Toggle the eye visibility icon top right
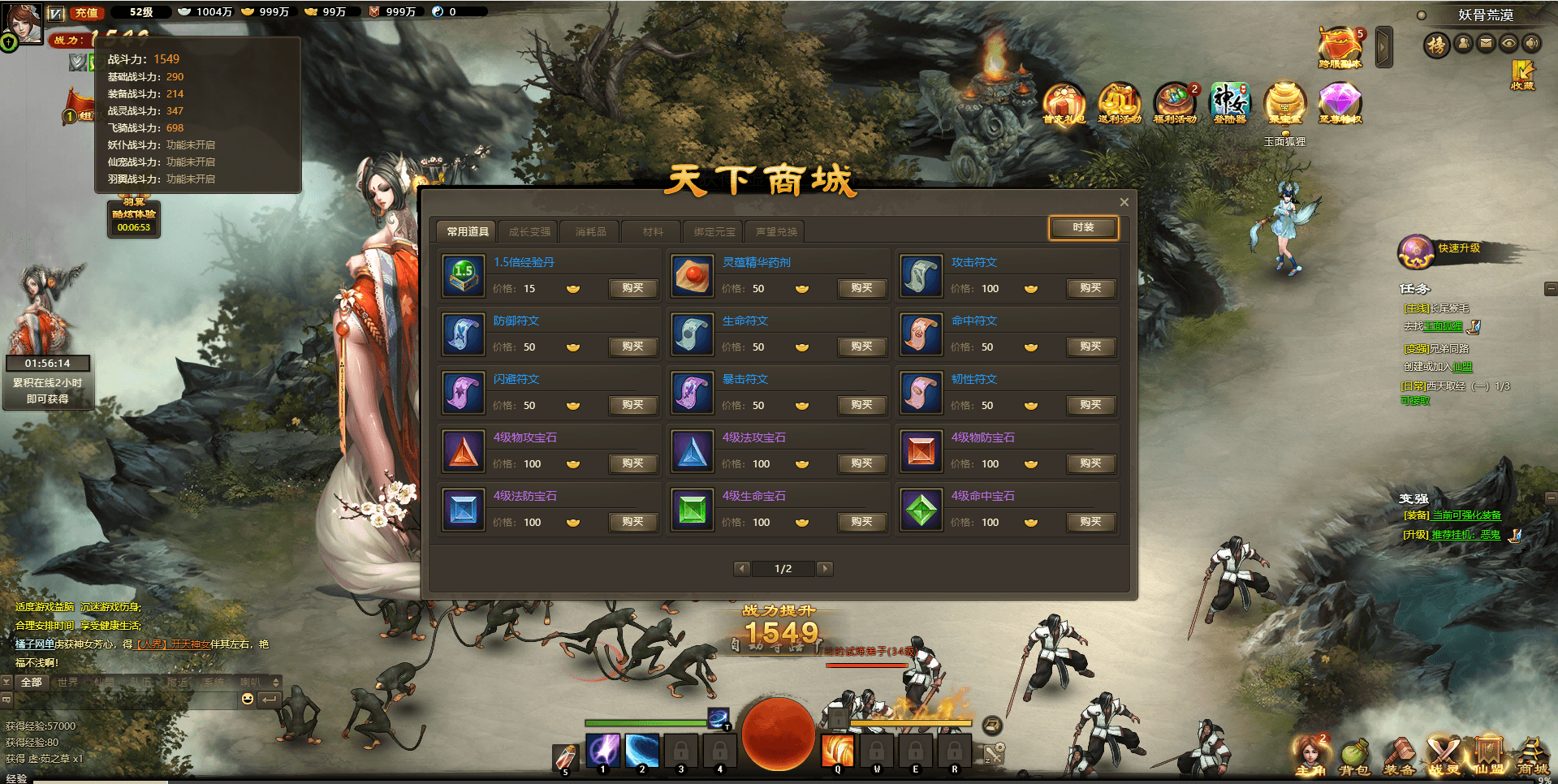The image size is (1558, 784). point(1509,45)
